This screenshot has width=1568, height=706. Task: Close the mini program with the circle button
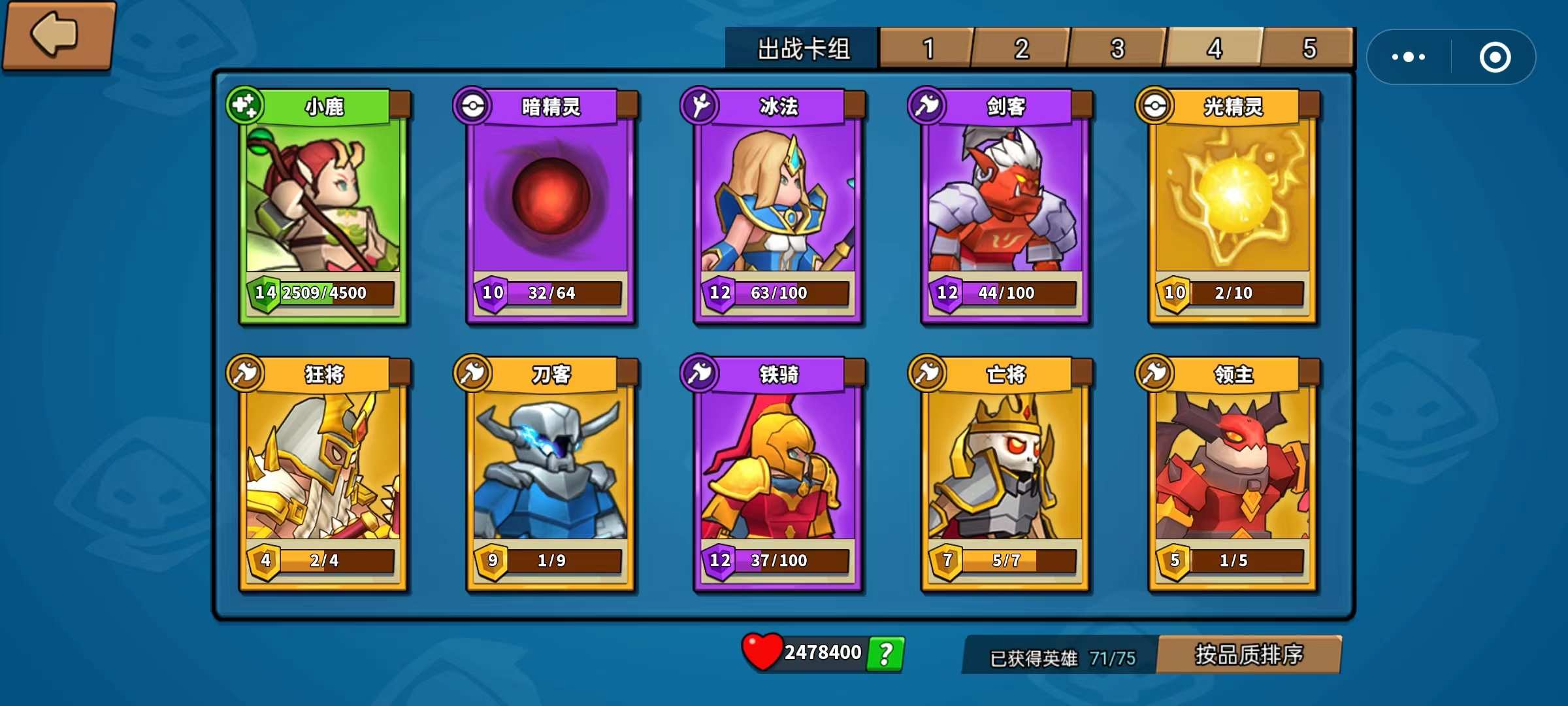[x=1495, y=57]
